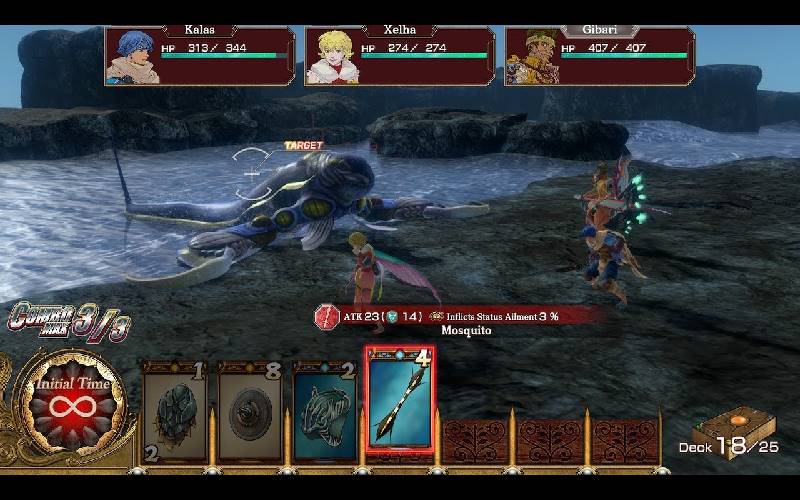Image resolution: width=800 pixels, height=500 pixels.
Task: Choose Gibari's character status panel
Action: click(599, 55)
